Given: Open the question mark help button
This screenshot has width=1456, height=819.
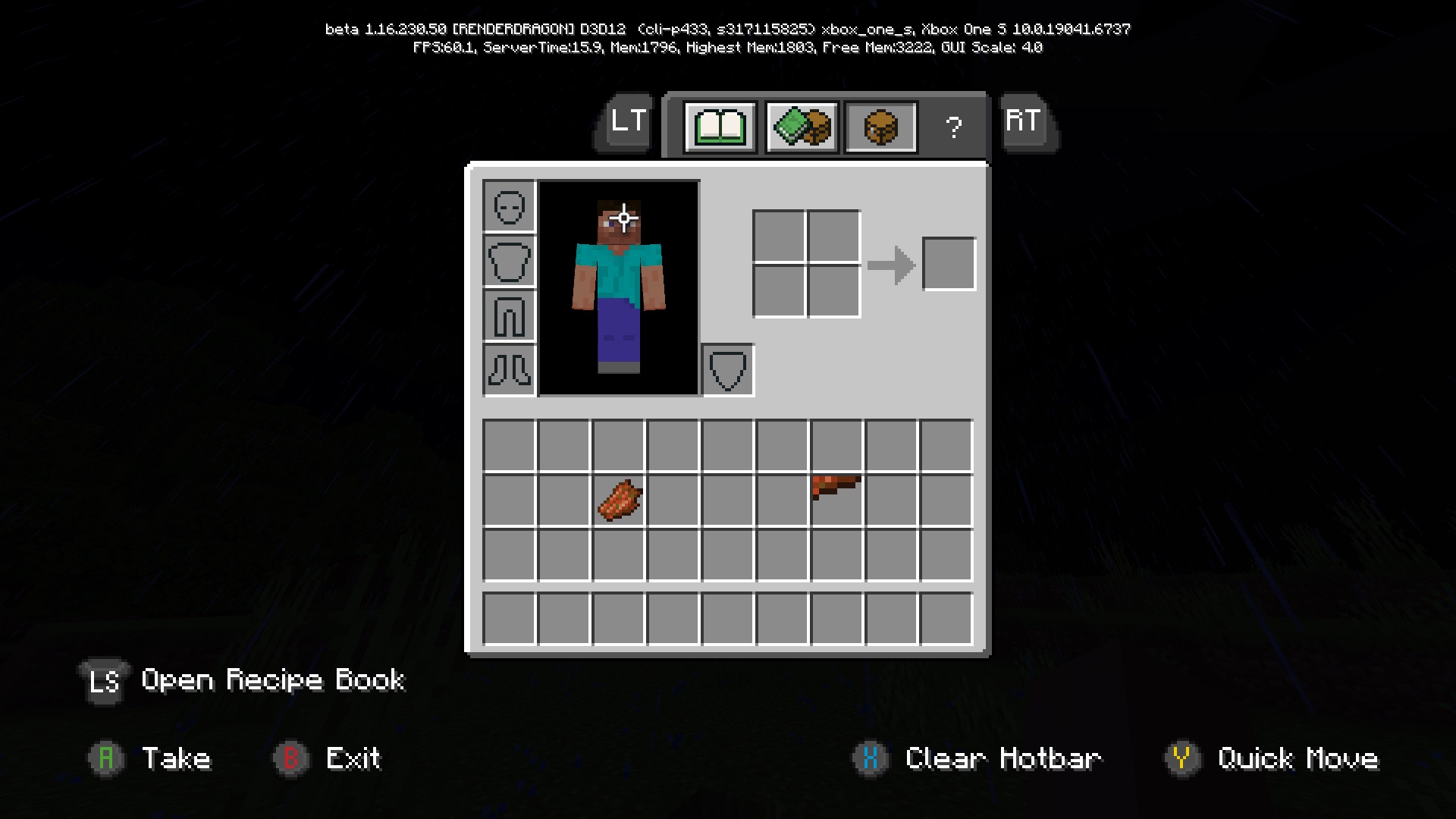Looking at the screenshot, I should [x=953, y=127].
